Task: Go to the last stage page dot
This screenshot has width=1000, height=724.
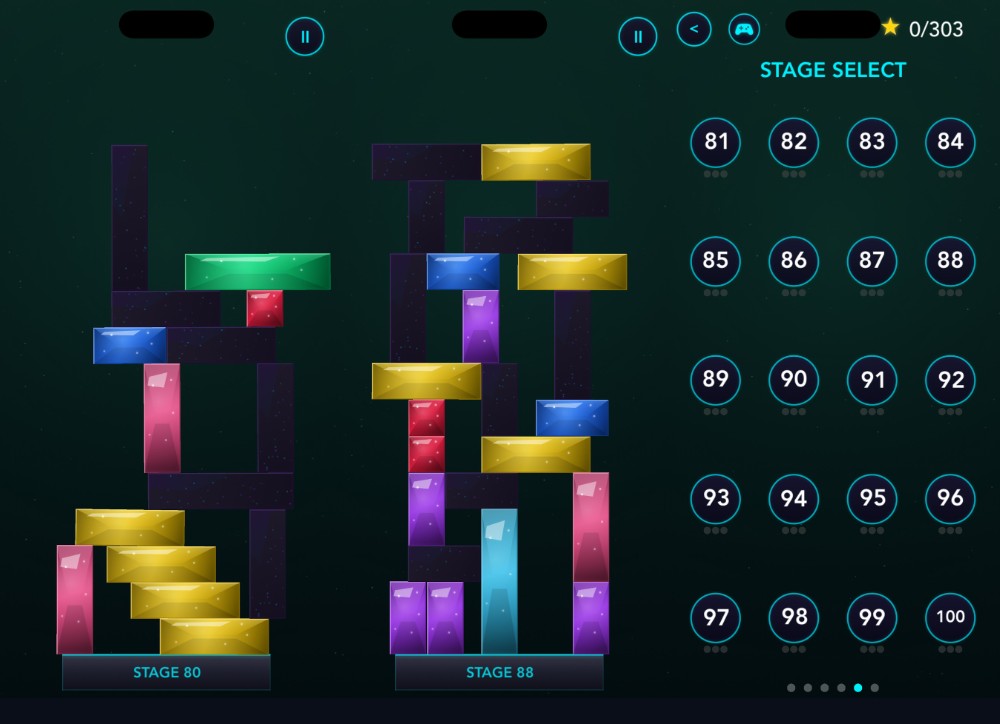Action: (875, 688)
